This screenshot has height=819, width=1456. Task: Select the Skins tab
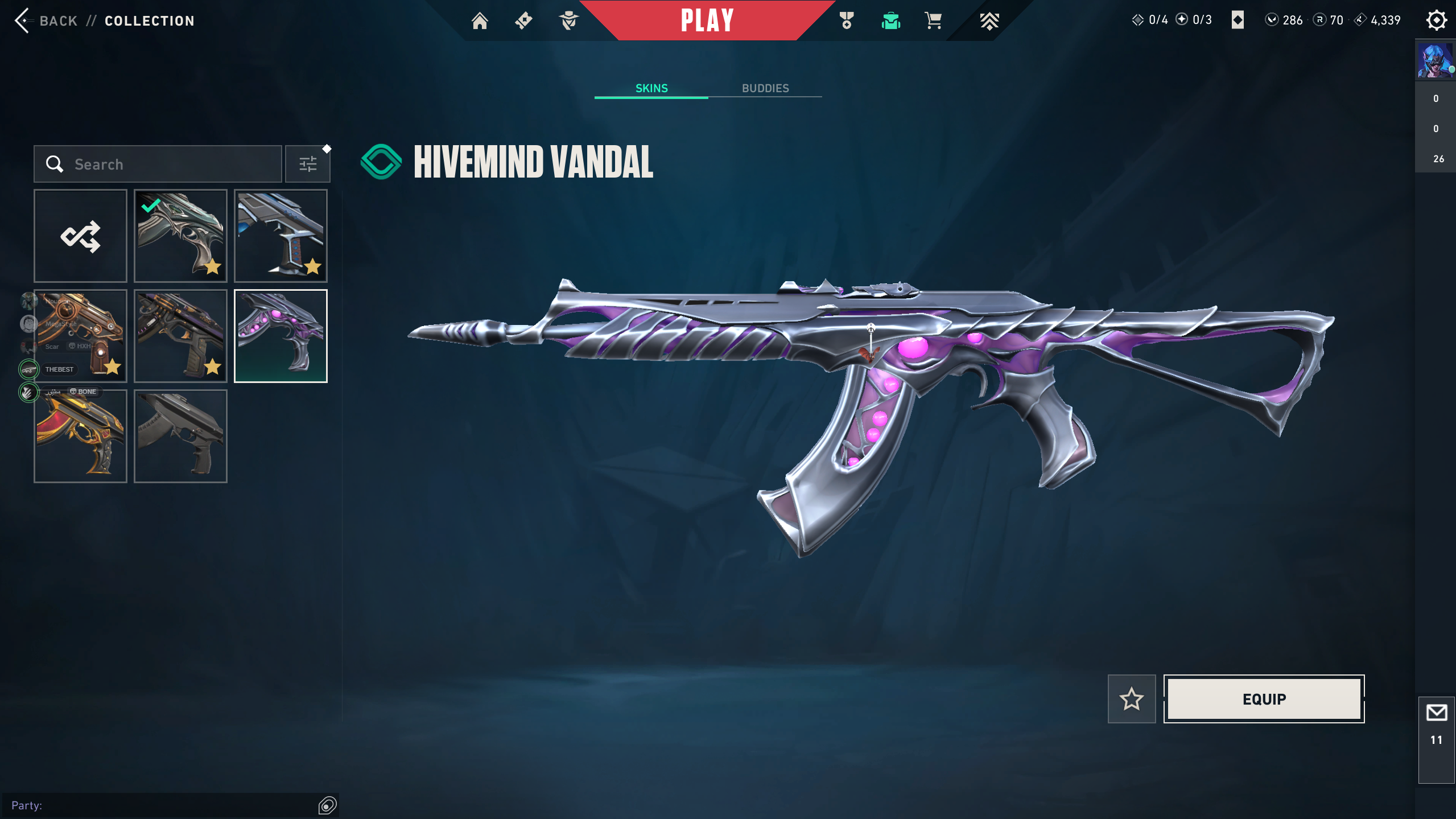click(x=651, y=88)
